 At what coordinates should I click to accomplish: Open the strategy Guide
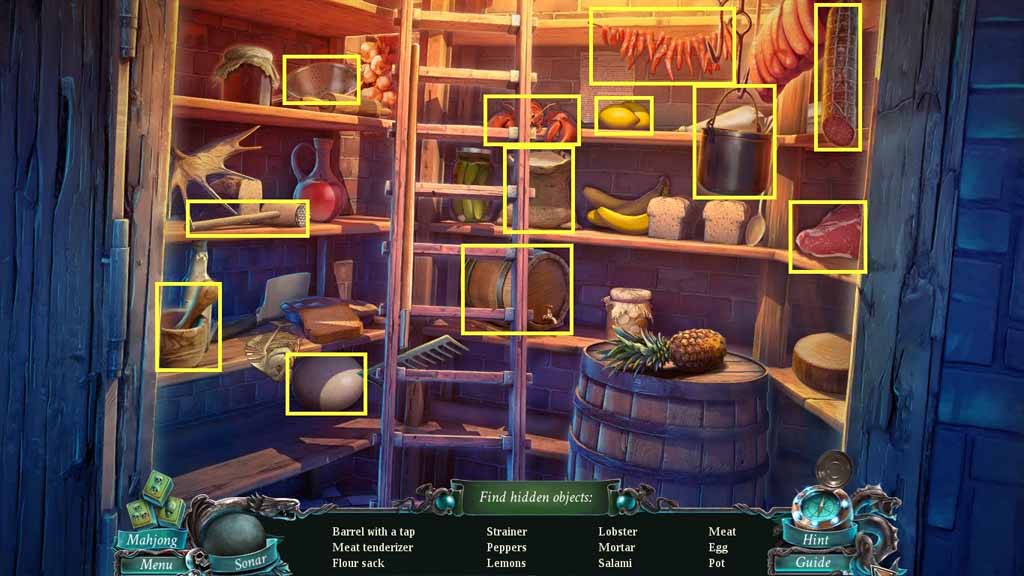[x=813, y=563]
